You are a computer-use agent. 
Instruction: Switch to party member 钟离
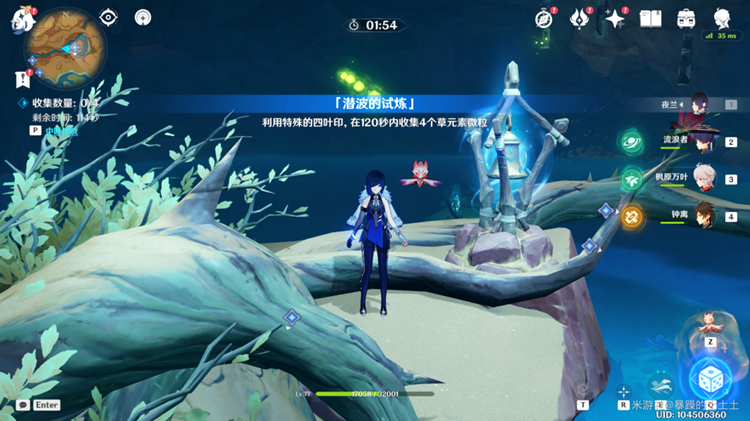(x=705, y=216)
